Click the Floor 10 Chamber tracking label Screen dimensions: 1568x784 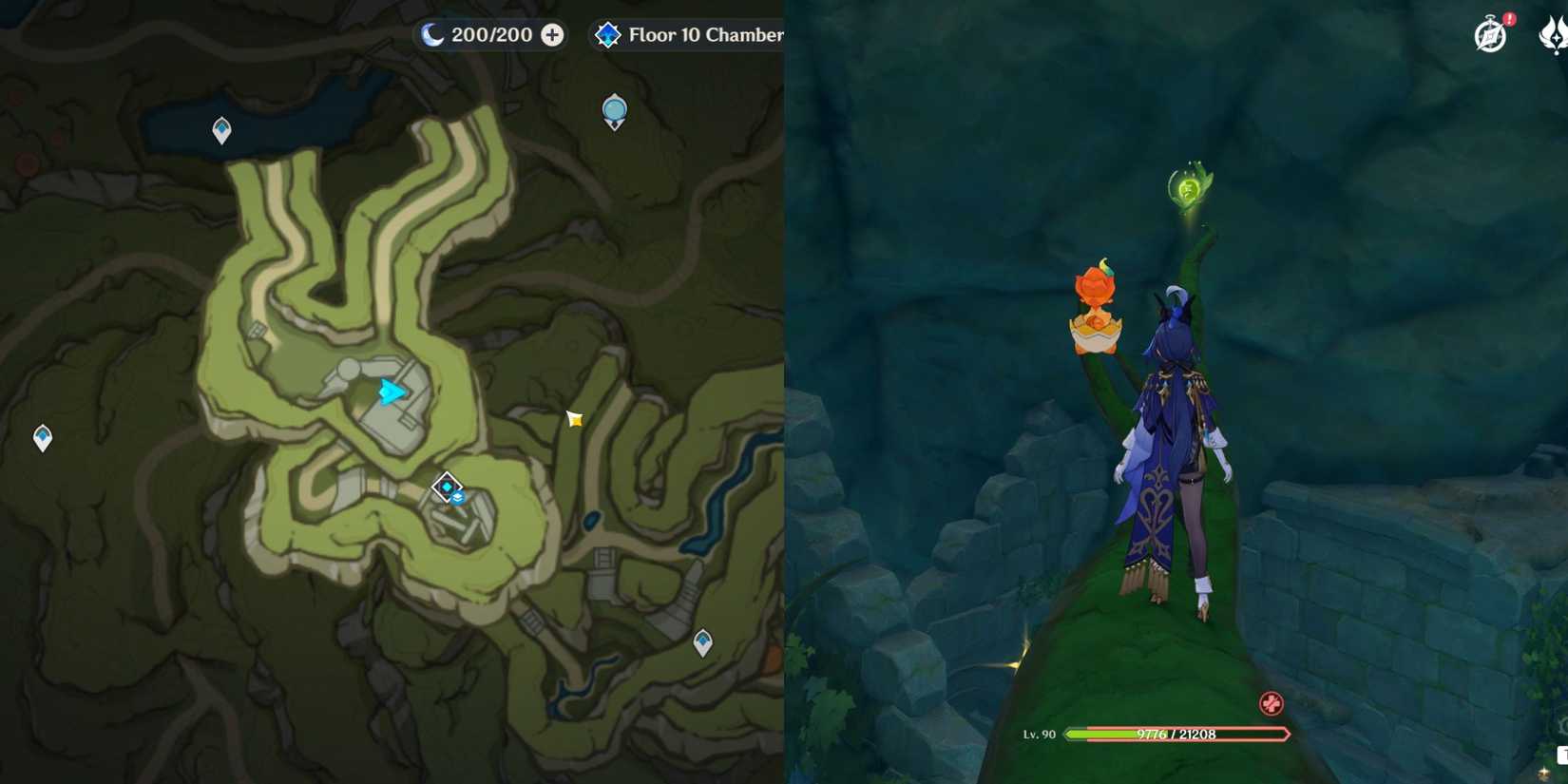(x=708, y=34)
